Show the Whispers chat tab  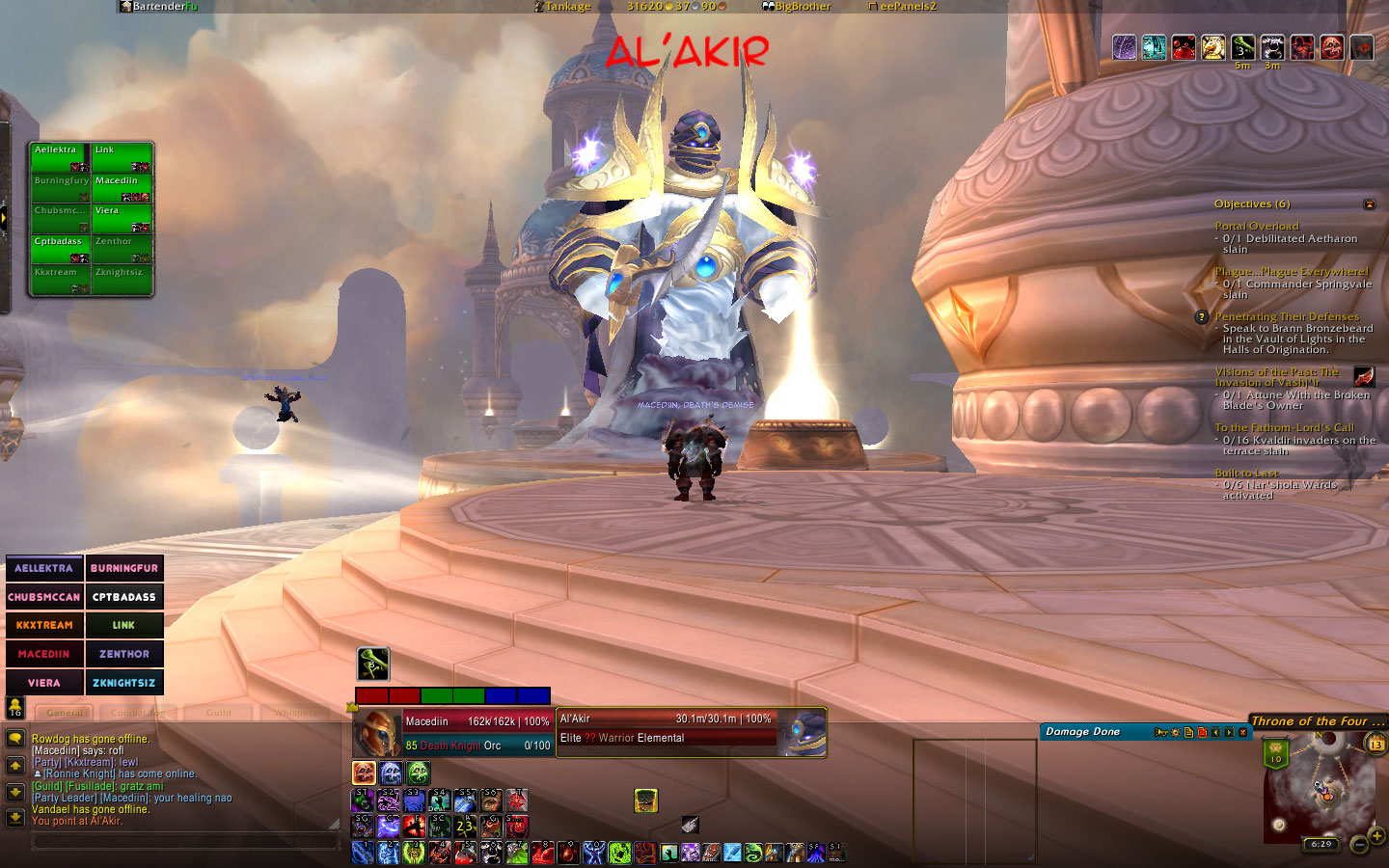click(295, 713)
